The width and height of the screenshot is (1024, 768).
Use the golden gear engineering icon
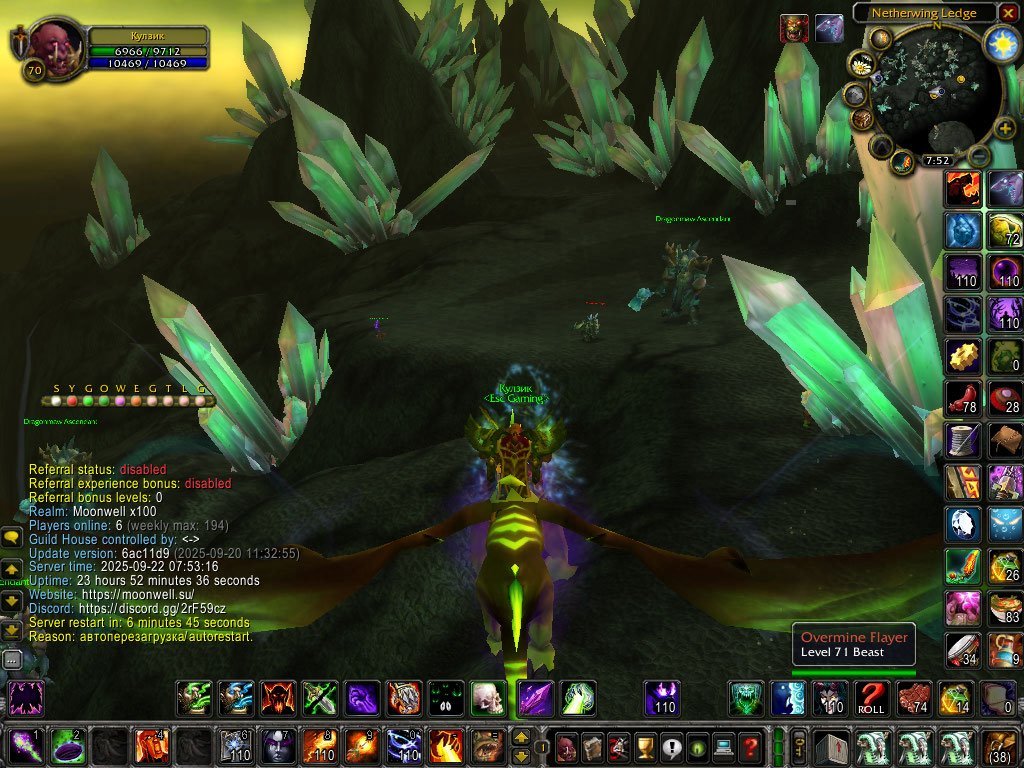click(963, 356)
